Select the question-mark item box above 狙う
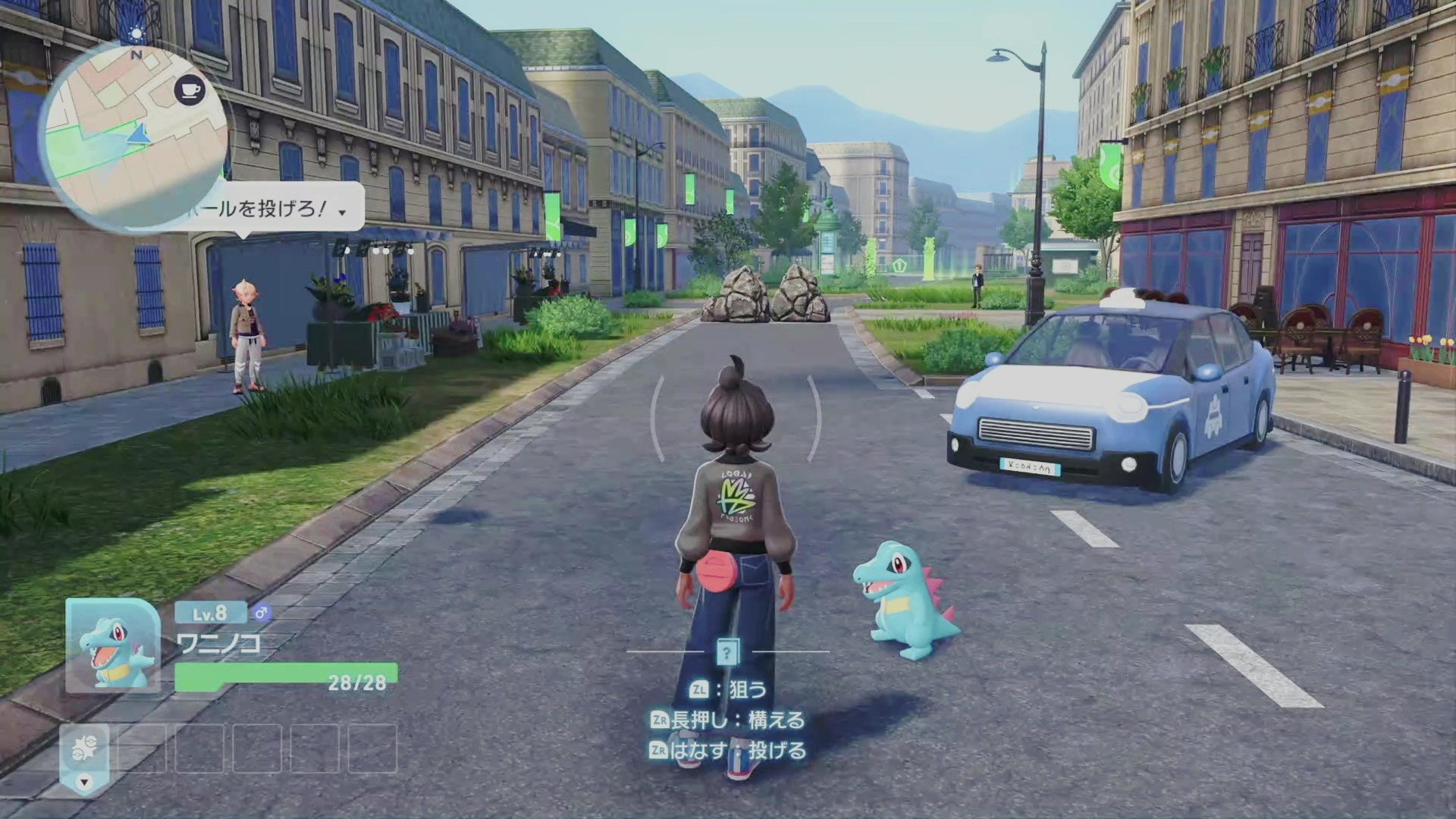1456x819 pixels. tap(726, 651)
